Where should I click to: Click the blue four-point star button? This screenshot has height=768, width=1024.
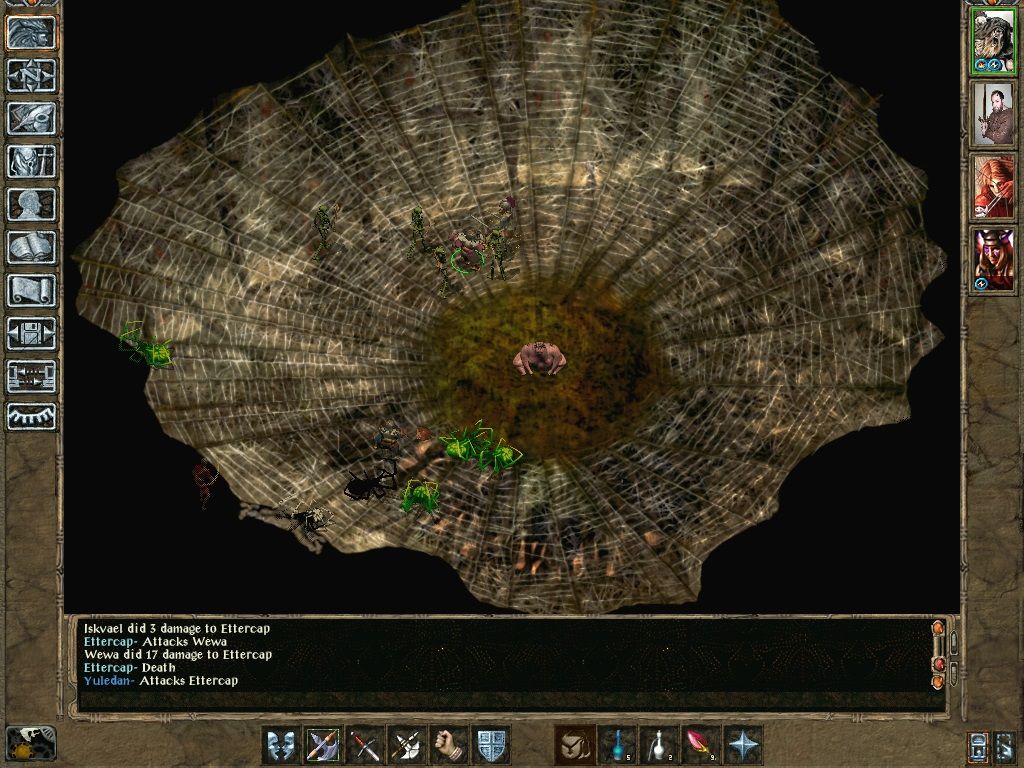[743, 745]
